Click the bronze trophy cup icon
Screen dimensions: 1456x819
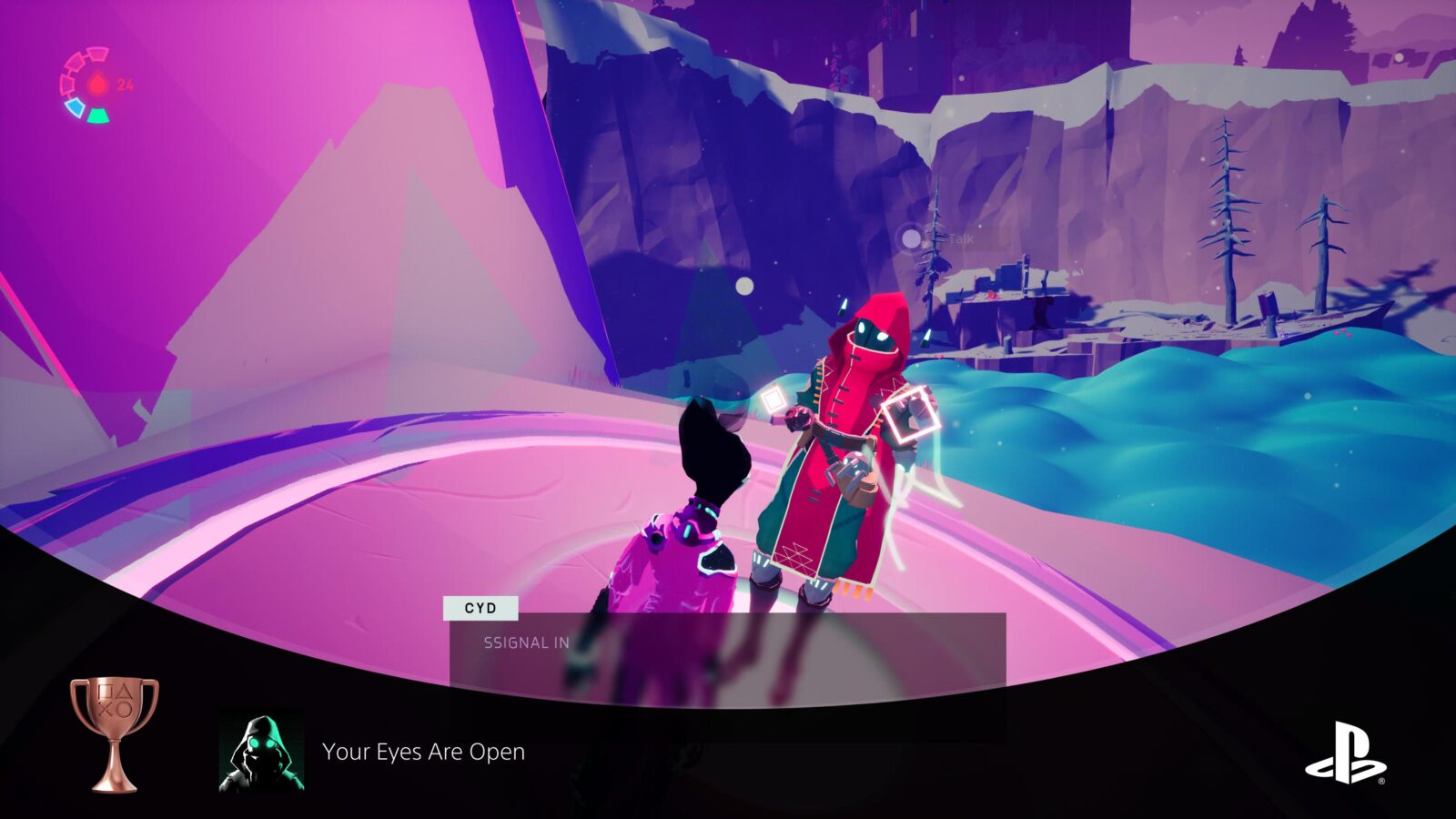pos(115,733)
